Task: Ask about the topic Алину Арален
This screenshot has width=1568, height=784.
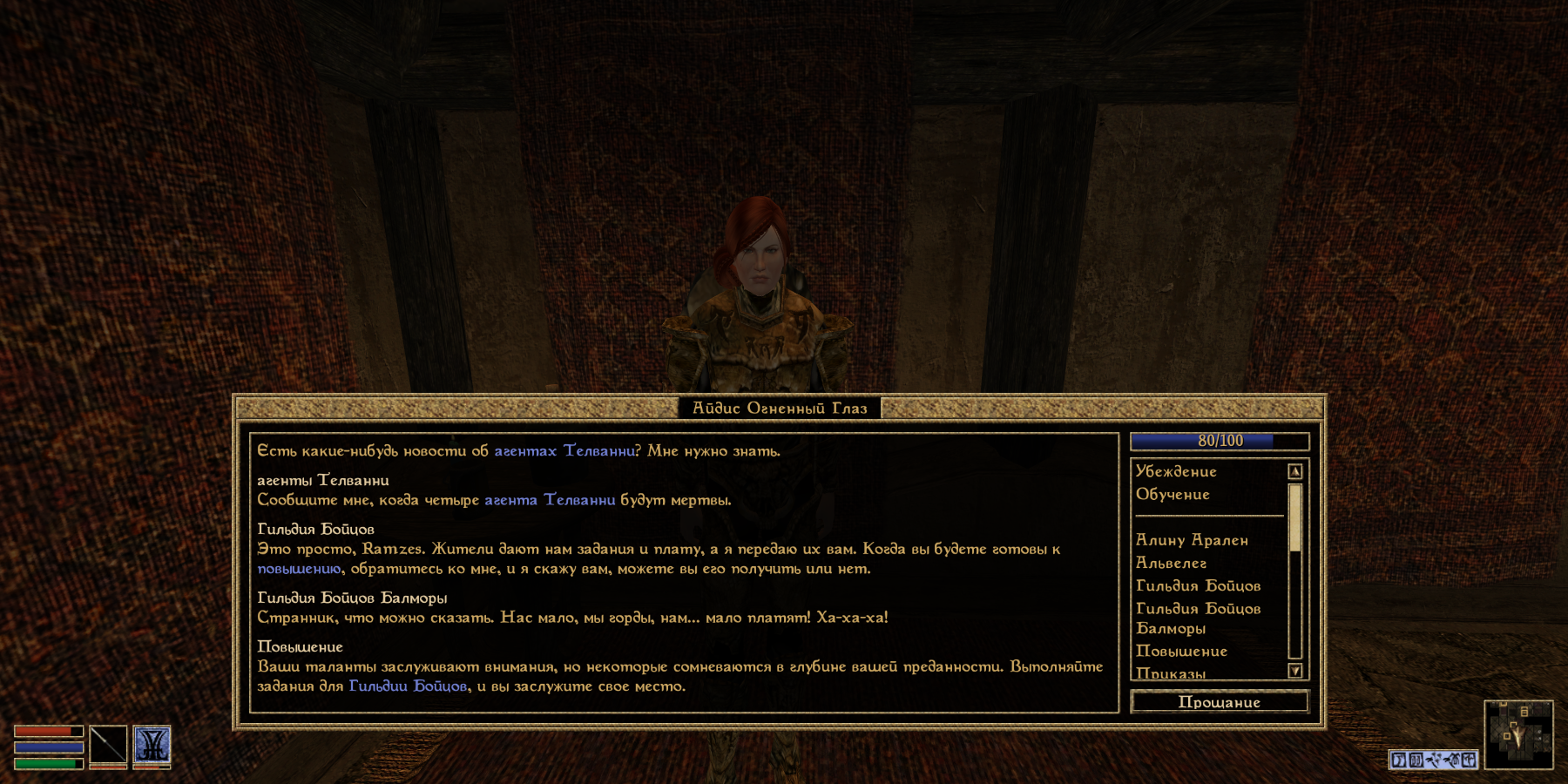Action: coord(1192,540)
